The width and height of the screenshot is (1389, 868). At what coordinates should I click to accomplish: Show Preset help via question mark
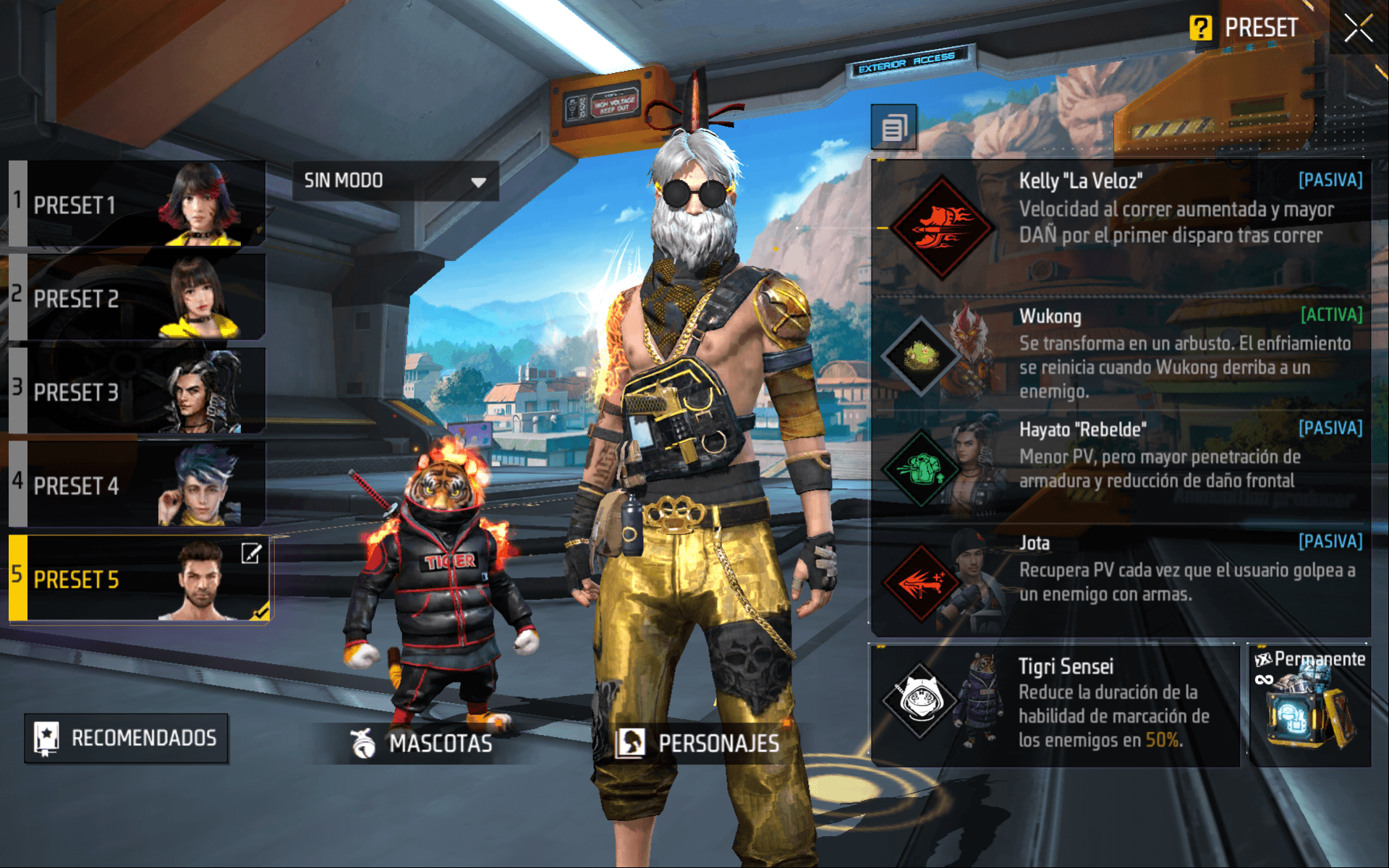pyautogui.click(x=1200, y=28)
